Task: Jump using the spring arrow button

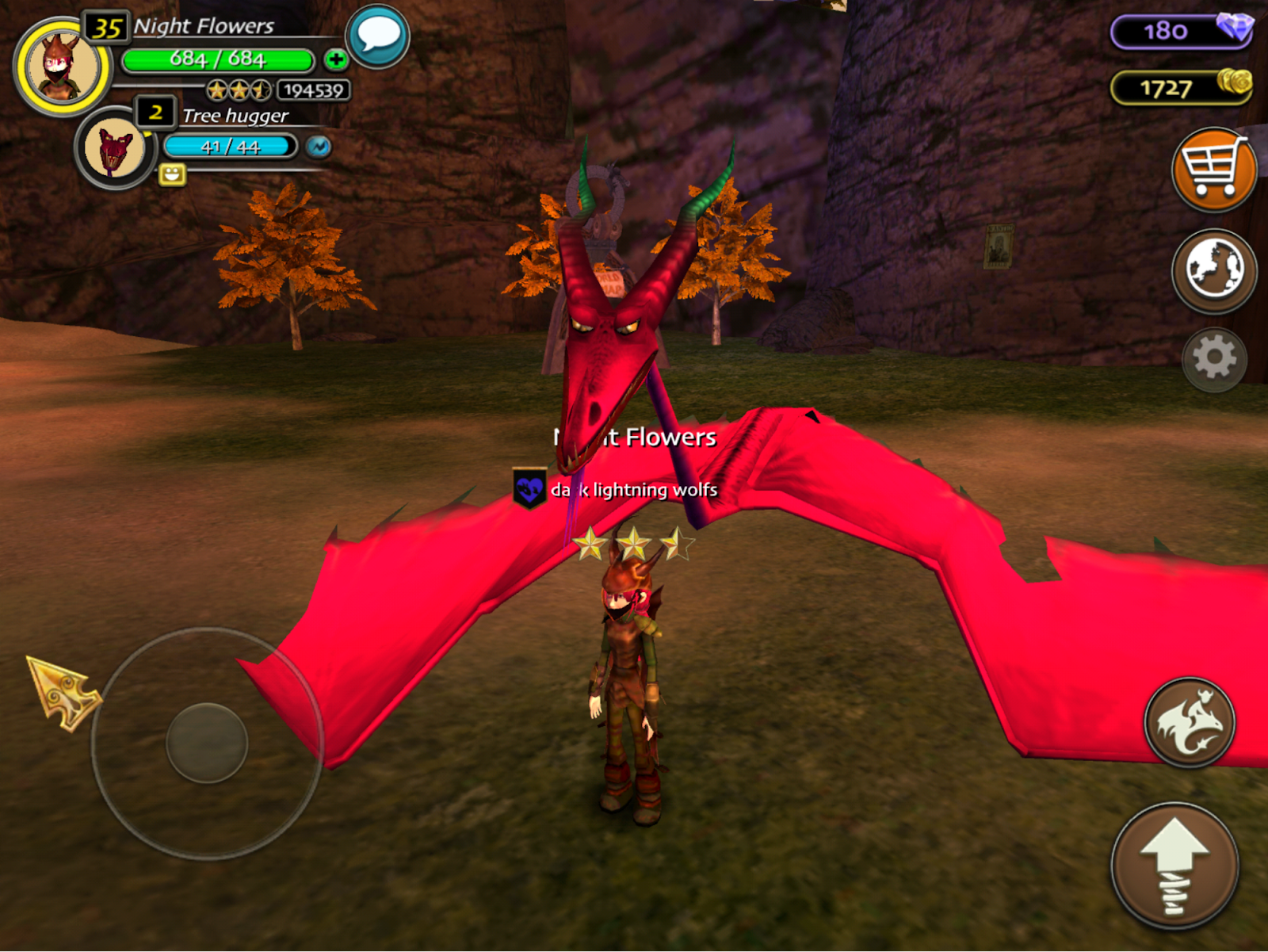Action: click(x=1174, y=865)
